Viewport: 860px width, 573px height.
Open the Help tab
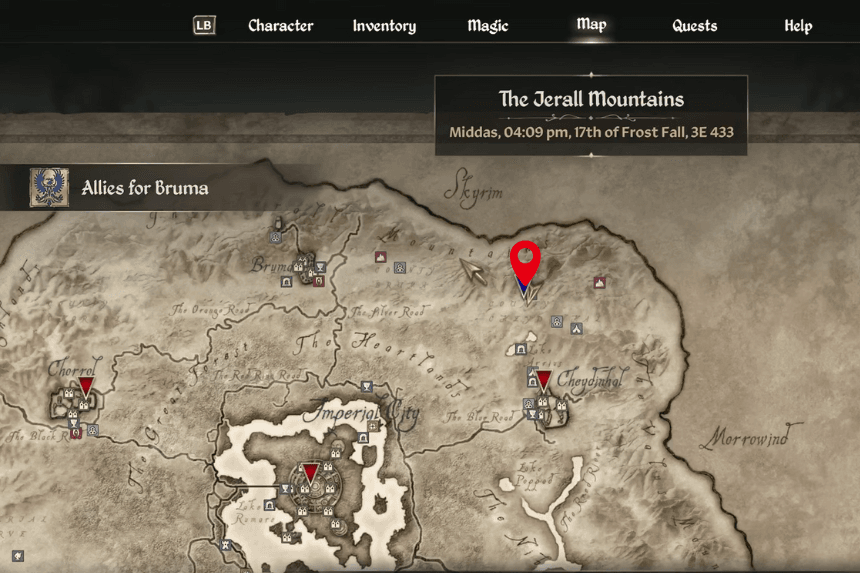[798, 26]
